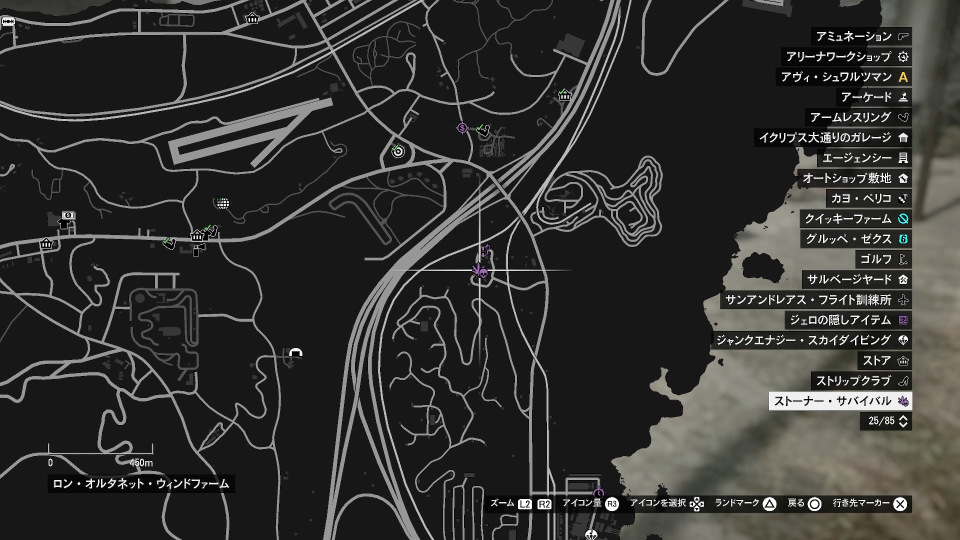This screenshot has width=960, height=540.
Task: Choose オートショップ敷地 from the list
Action: 854,178
